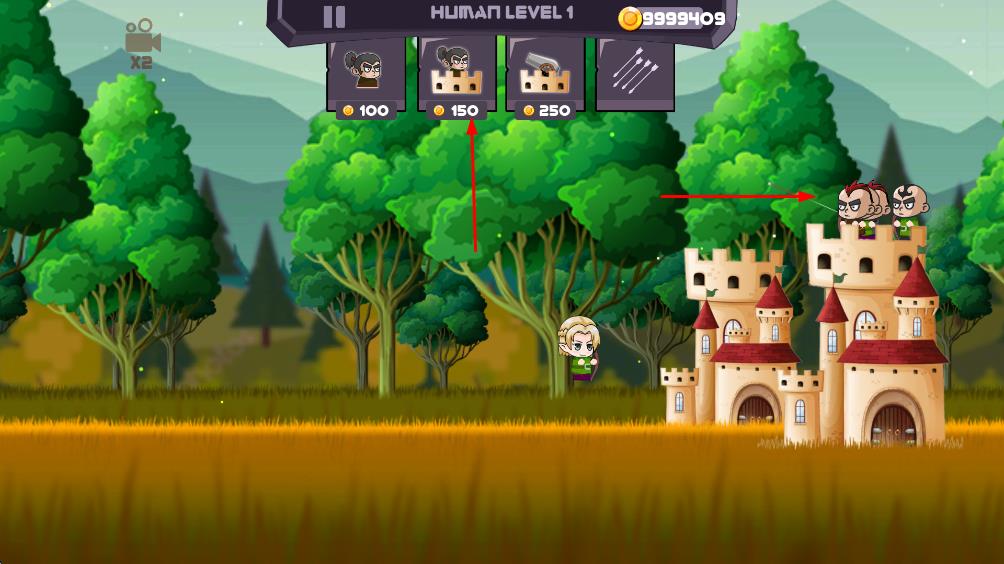Toggle the x2 camera speed icon

142,43
